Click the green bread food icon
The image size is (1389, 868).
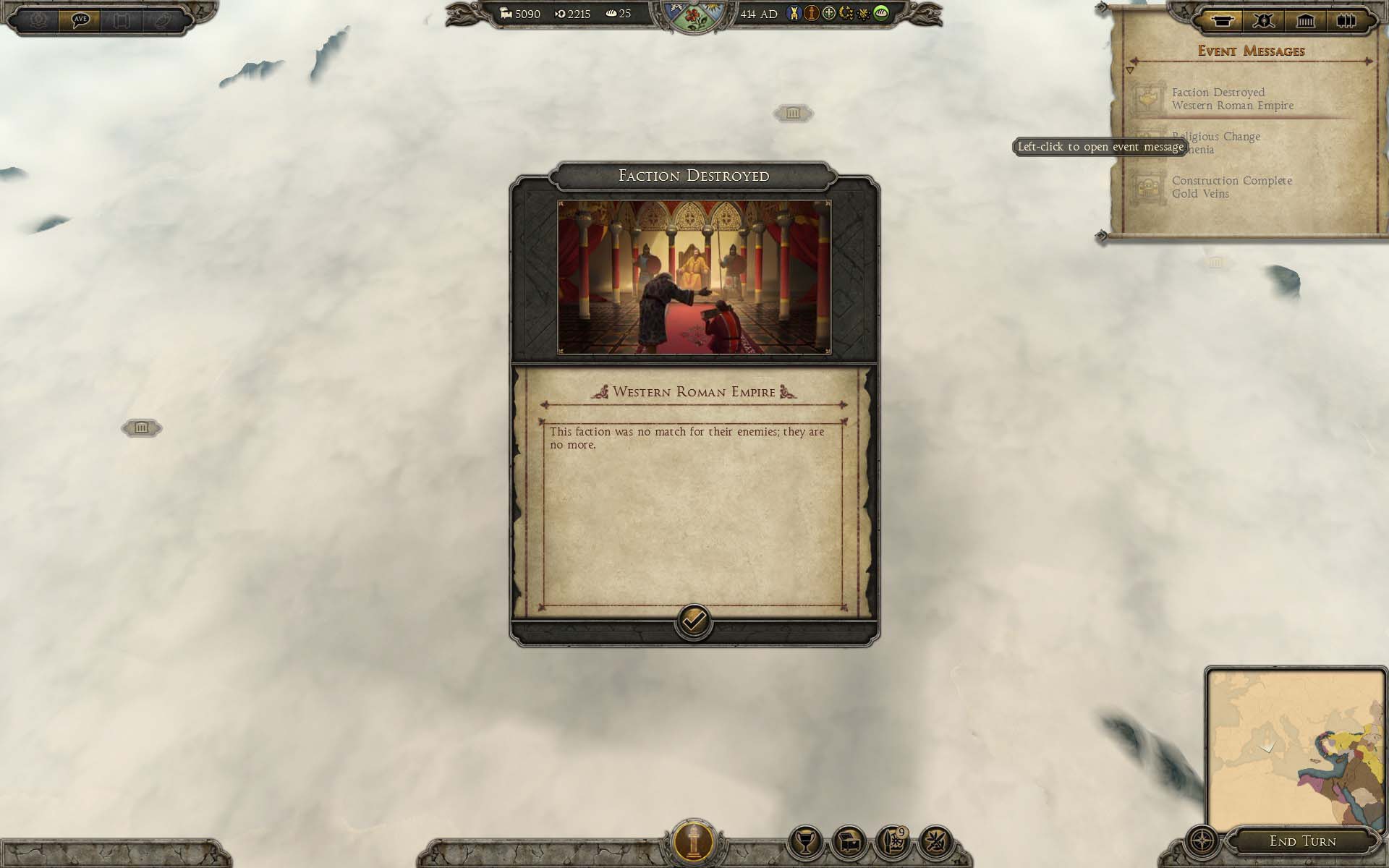tap(881, 13)
